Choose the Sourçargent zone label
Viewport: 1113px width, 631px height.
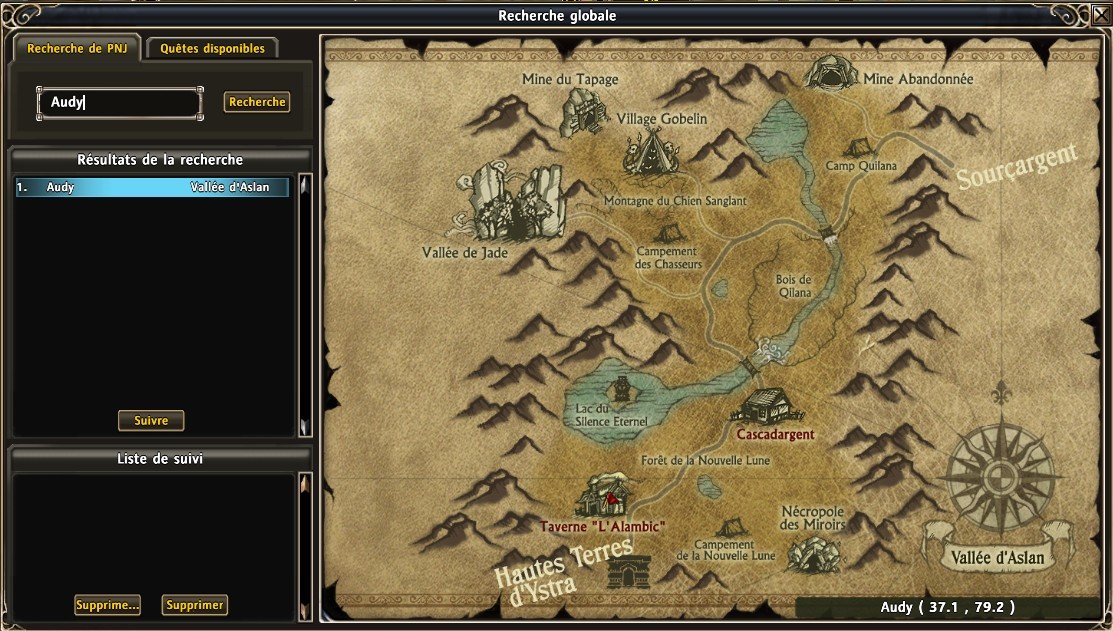(1016, 166)
